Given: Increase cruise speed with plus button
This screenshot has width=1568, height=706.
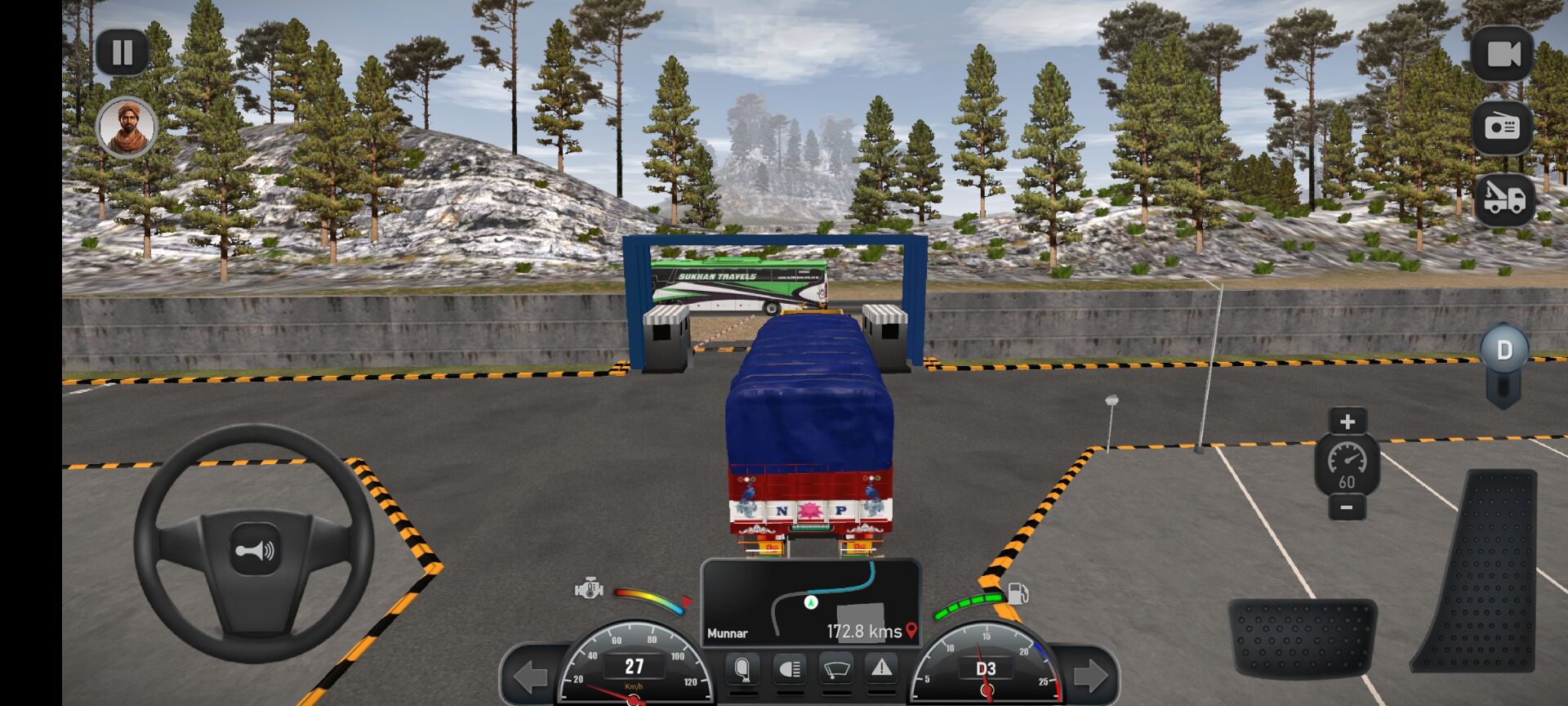Looking at the screenshot, I should [x=1347, y=422].
